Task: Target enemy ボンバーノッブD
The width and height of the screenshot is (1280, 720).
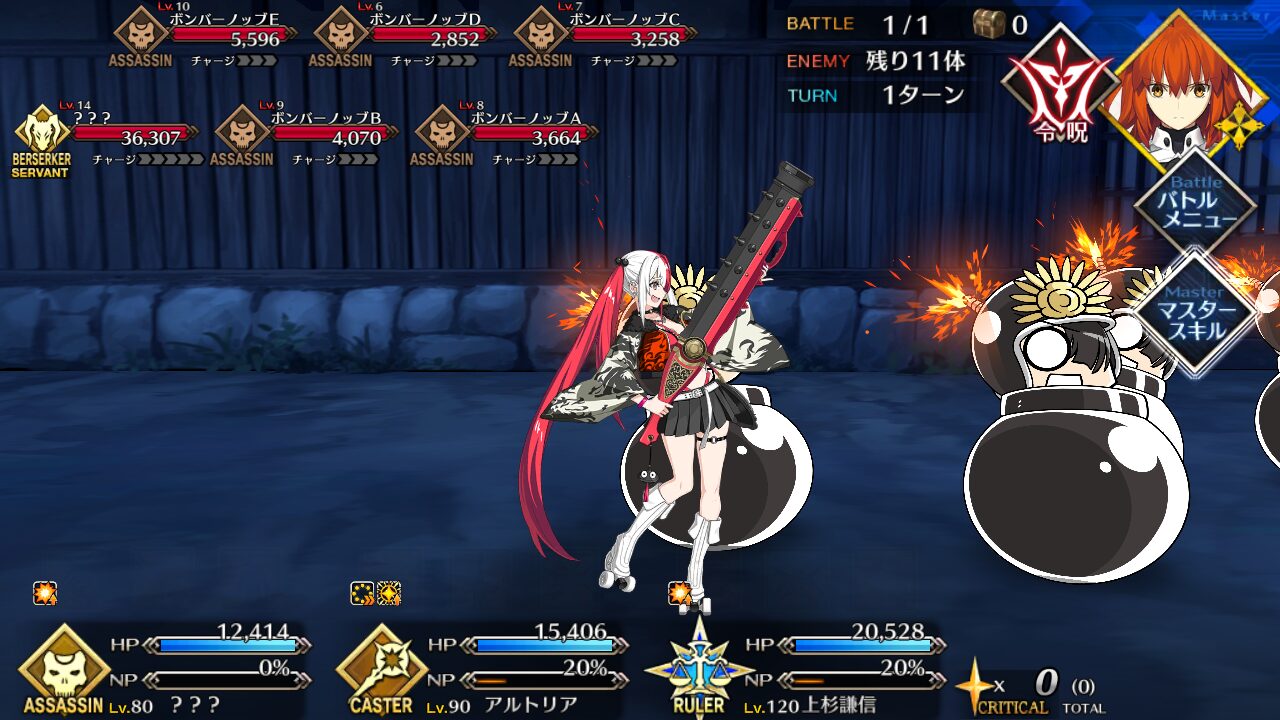Action: pos(415,39)
